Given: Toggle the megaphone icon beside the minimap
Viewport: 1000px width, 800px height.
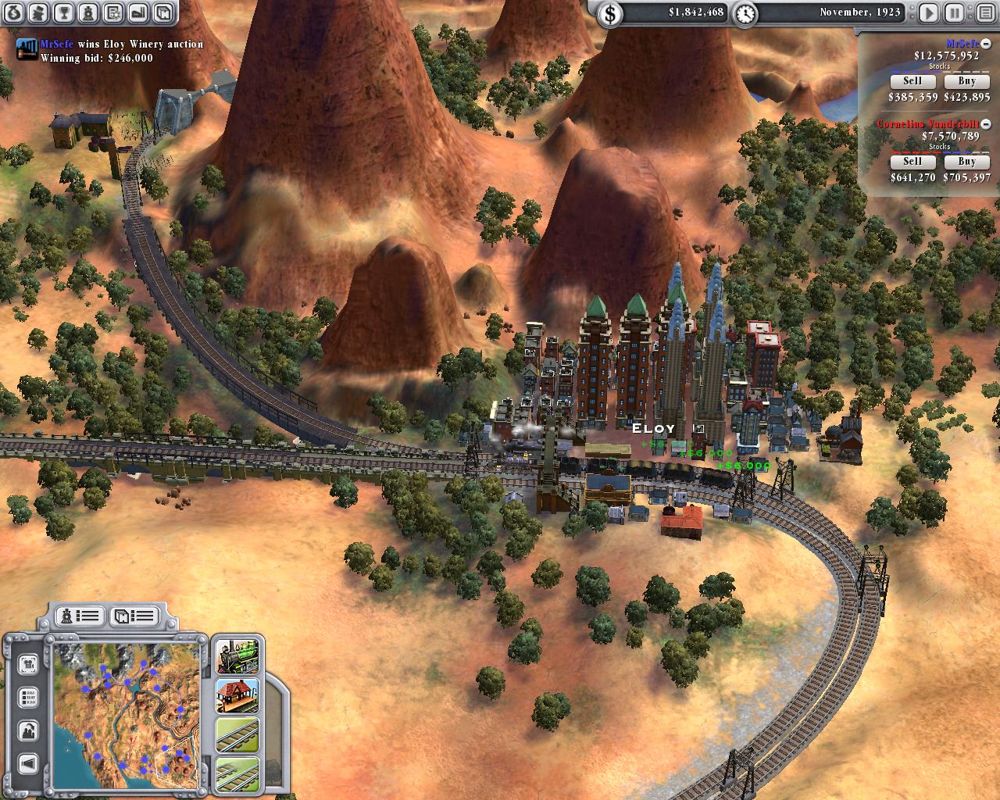Looking at the screenshot, I should pyautogui.click(x=27, y=764).
